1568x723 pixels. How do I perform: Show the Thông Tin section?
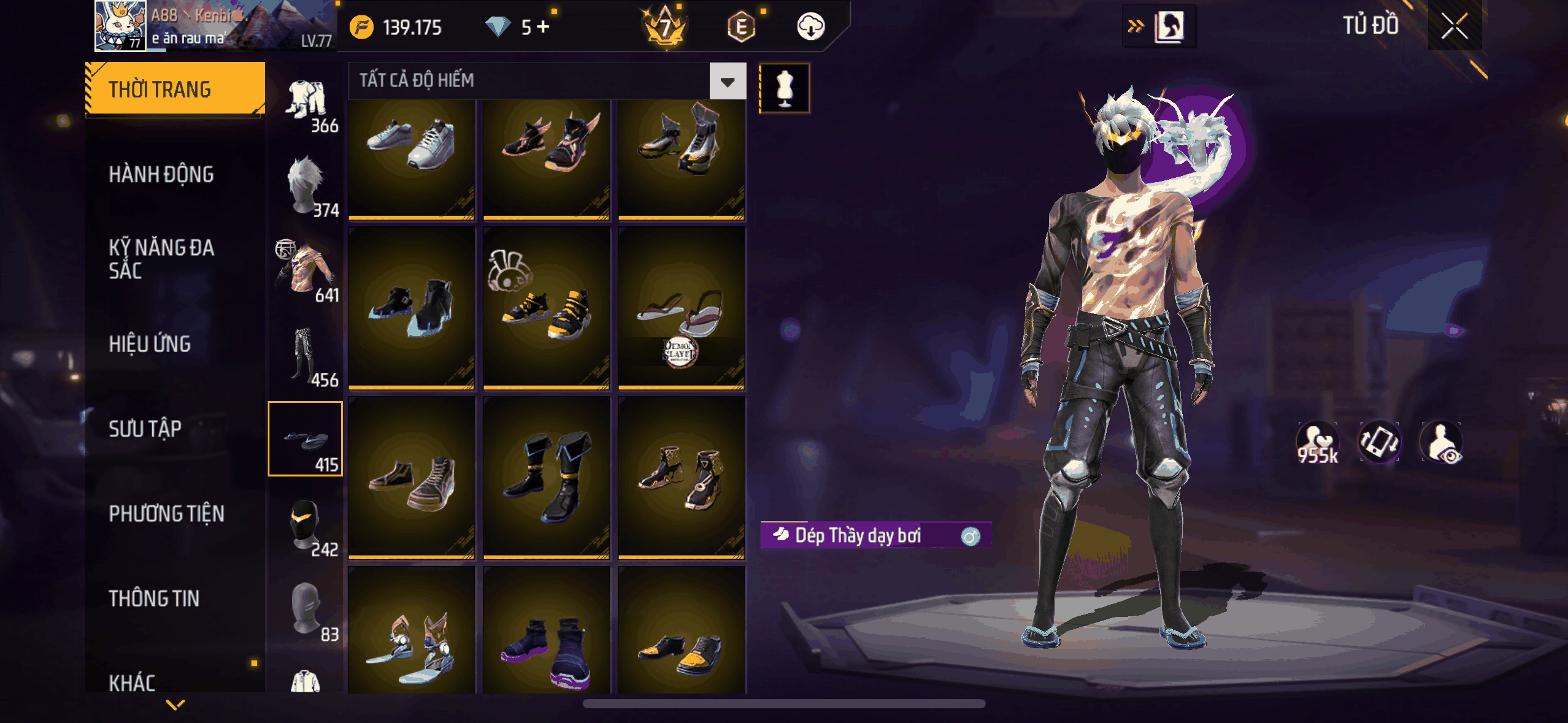pos(154,599)
